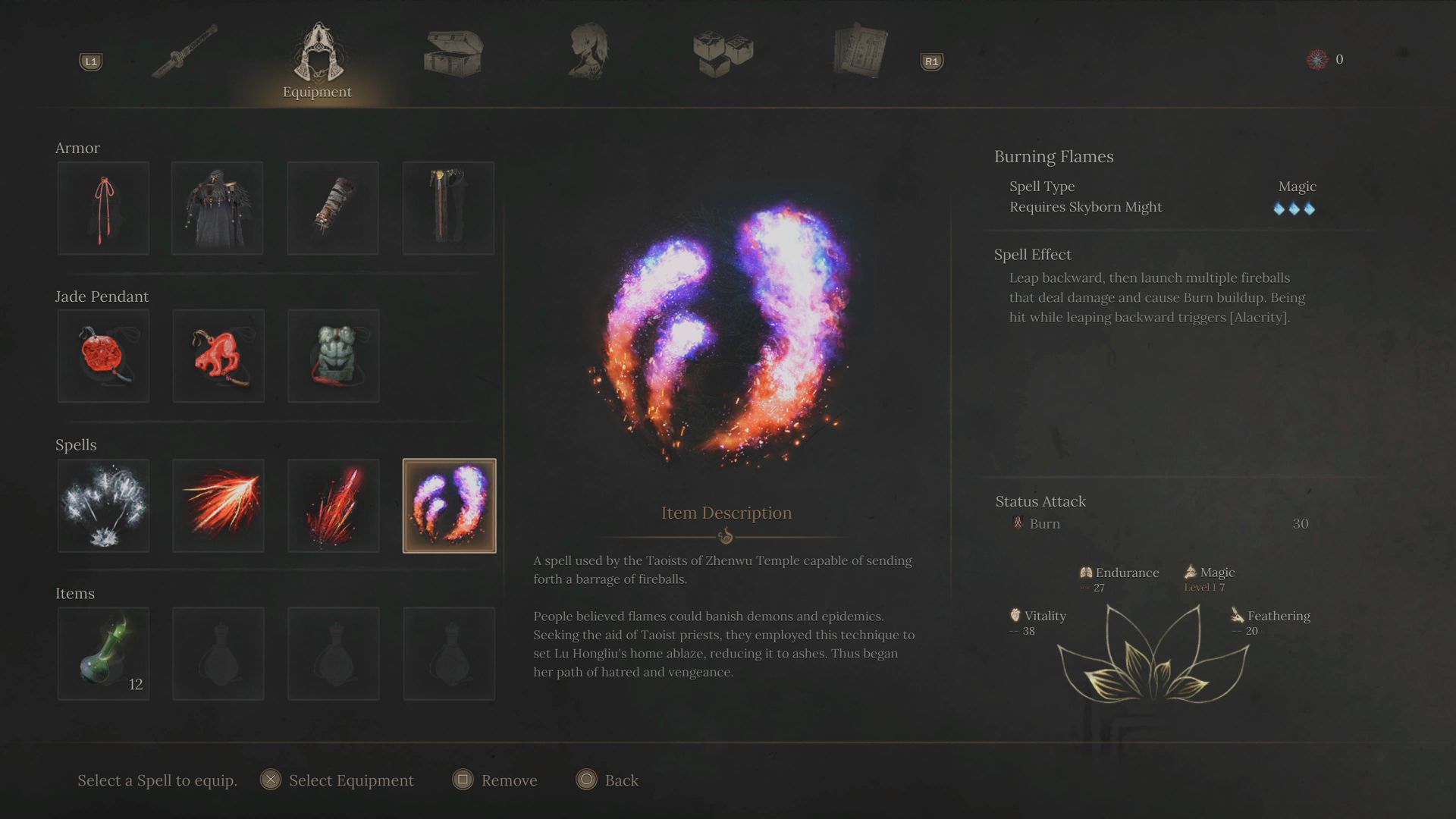This screenshot has height=819, width=1456.
Task: Select the Equipment tab
Action: (317, 61)
